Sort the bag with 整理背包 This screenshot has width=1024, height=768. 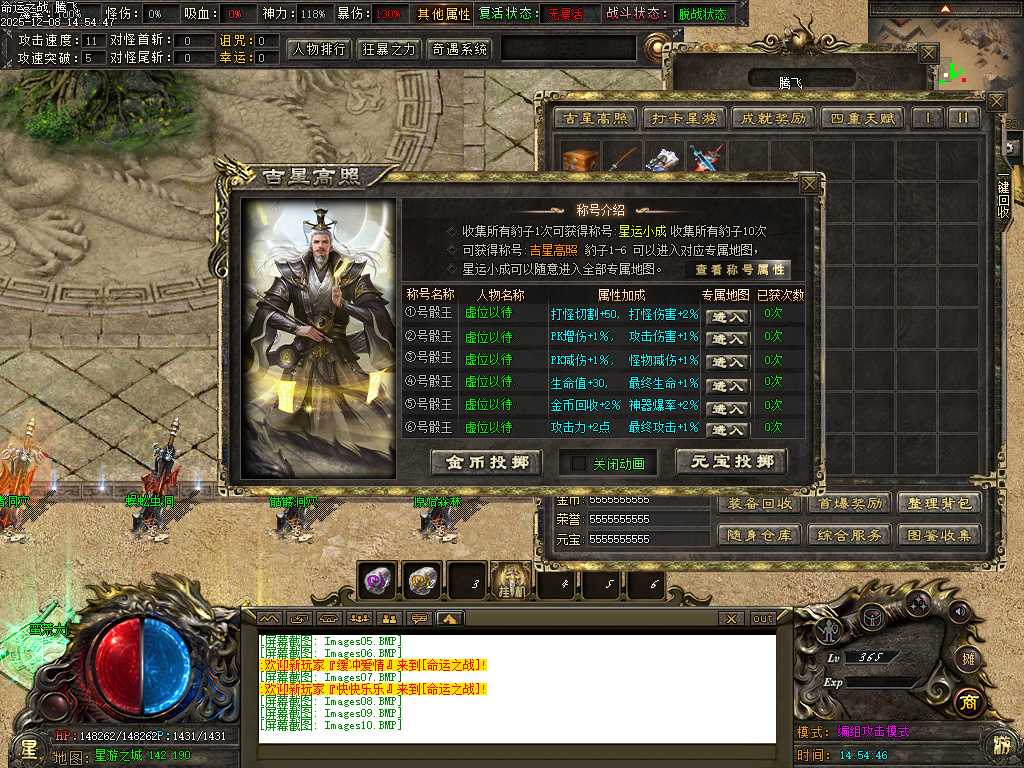[x=938, y=504]
